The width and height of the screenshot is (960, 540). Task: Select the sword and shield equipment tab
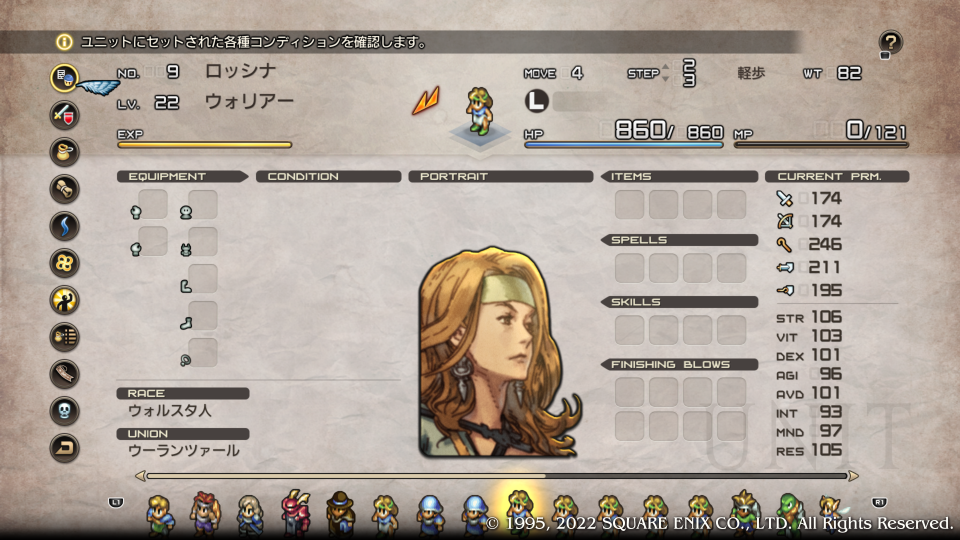[65, 113]
